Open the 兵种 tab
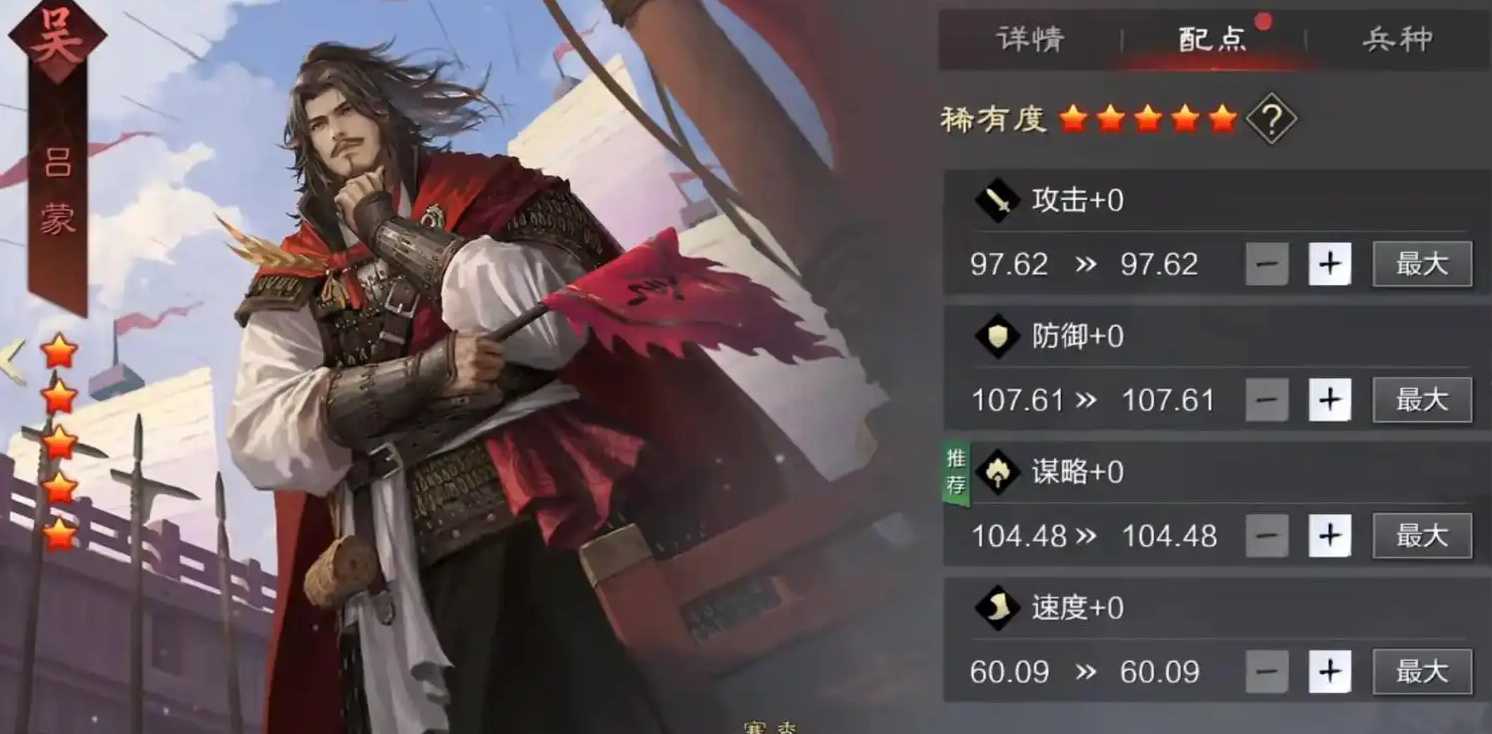This screenshot has height=734, width=1492. [x=1397, y=39]
